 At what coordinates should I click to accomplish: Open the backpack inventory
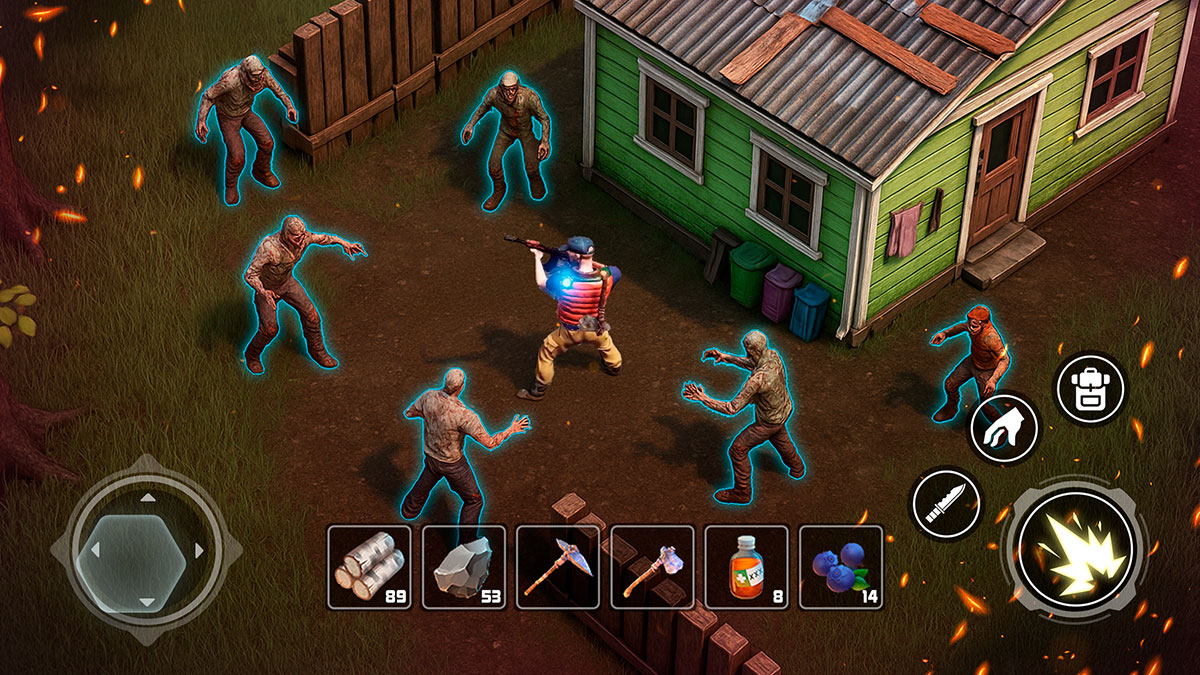tap(1090, 388)
